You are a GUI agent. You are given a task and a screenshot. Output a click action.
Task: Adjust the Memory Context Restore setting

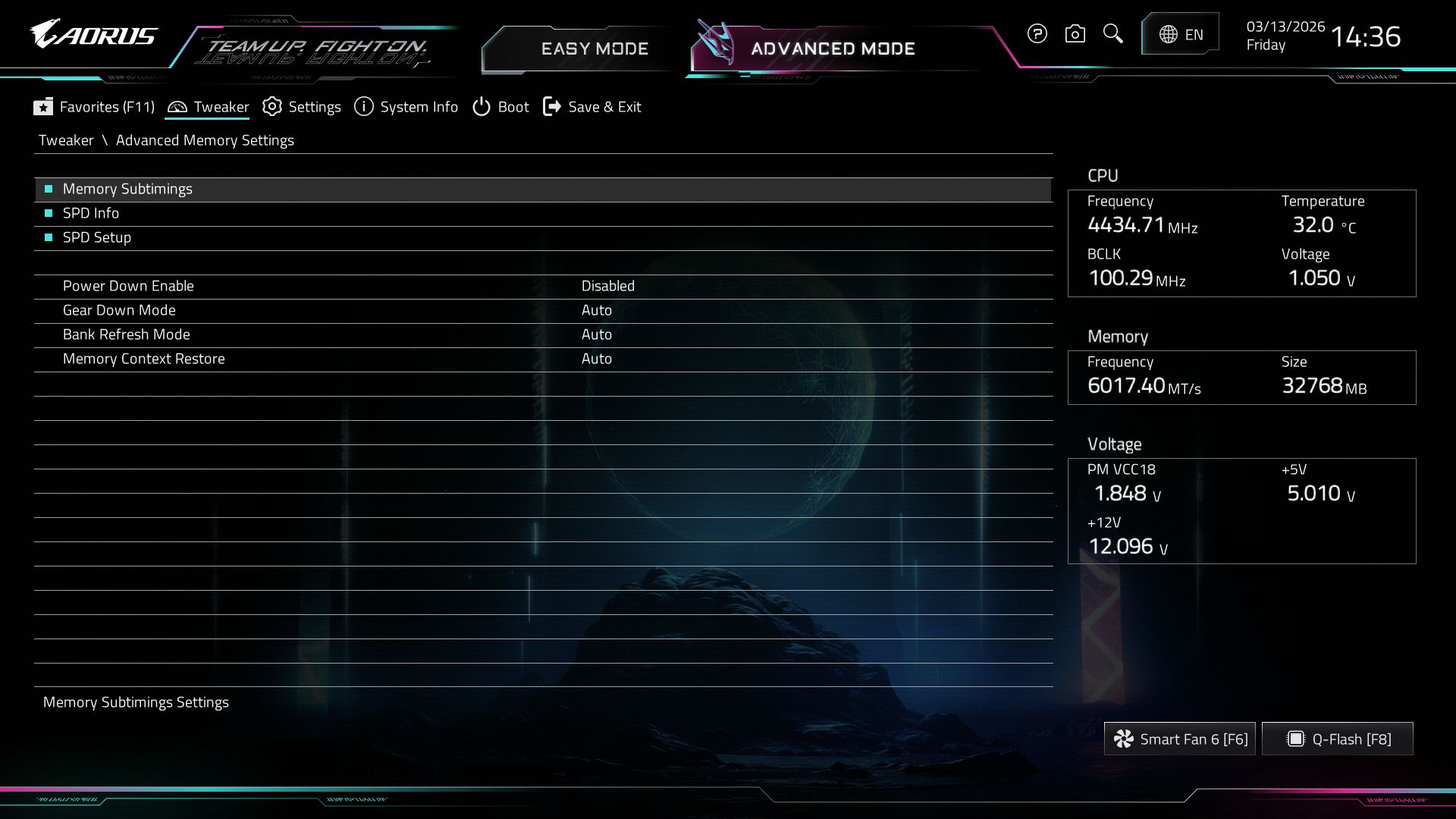(596, 359)
